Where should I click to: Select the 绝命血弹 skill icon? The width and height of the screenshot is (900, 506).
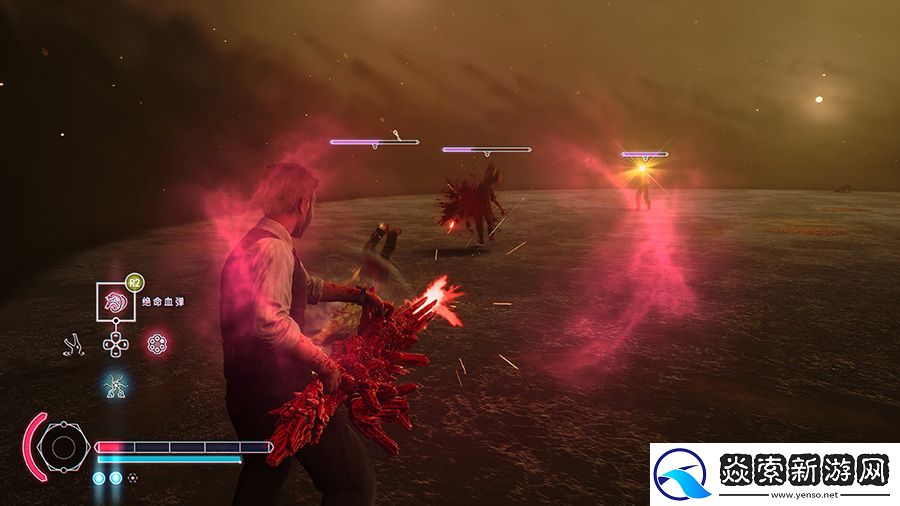(x=116, y=302)
